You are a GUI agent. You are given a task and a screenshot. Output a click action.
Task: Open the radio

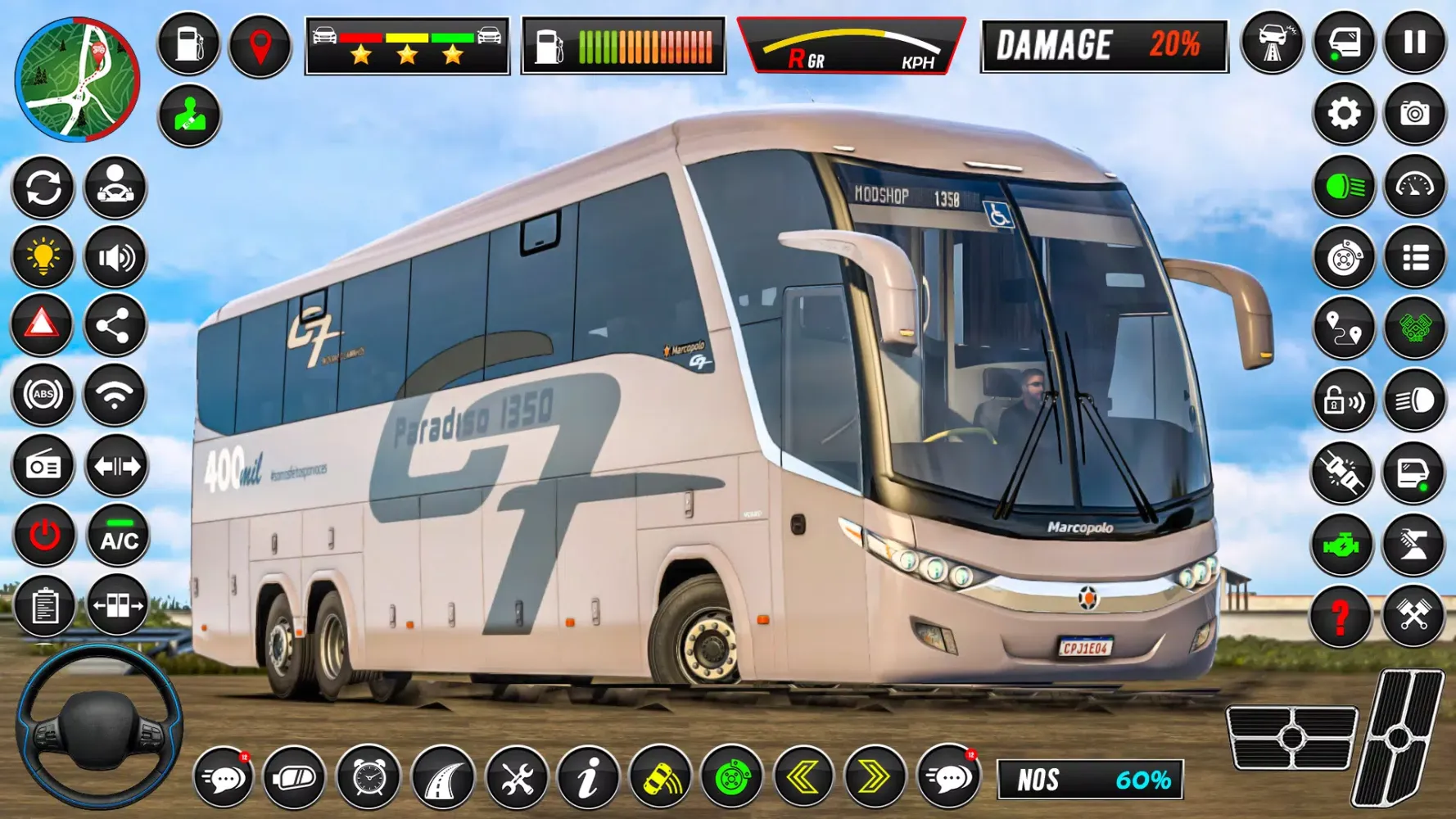43,466
